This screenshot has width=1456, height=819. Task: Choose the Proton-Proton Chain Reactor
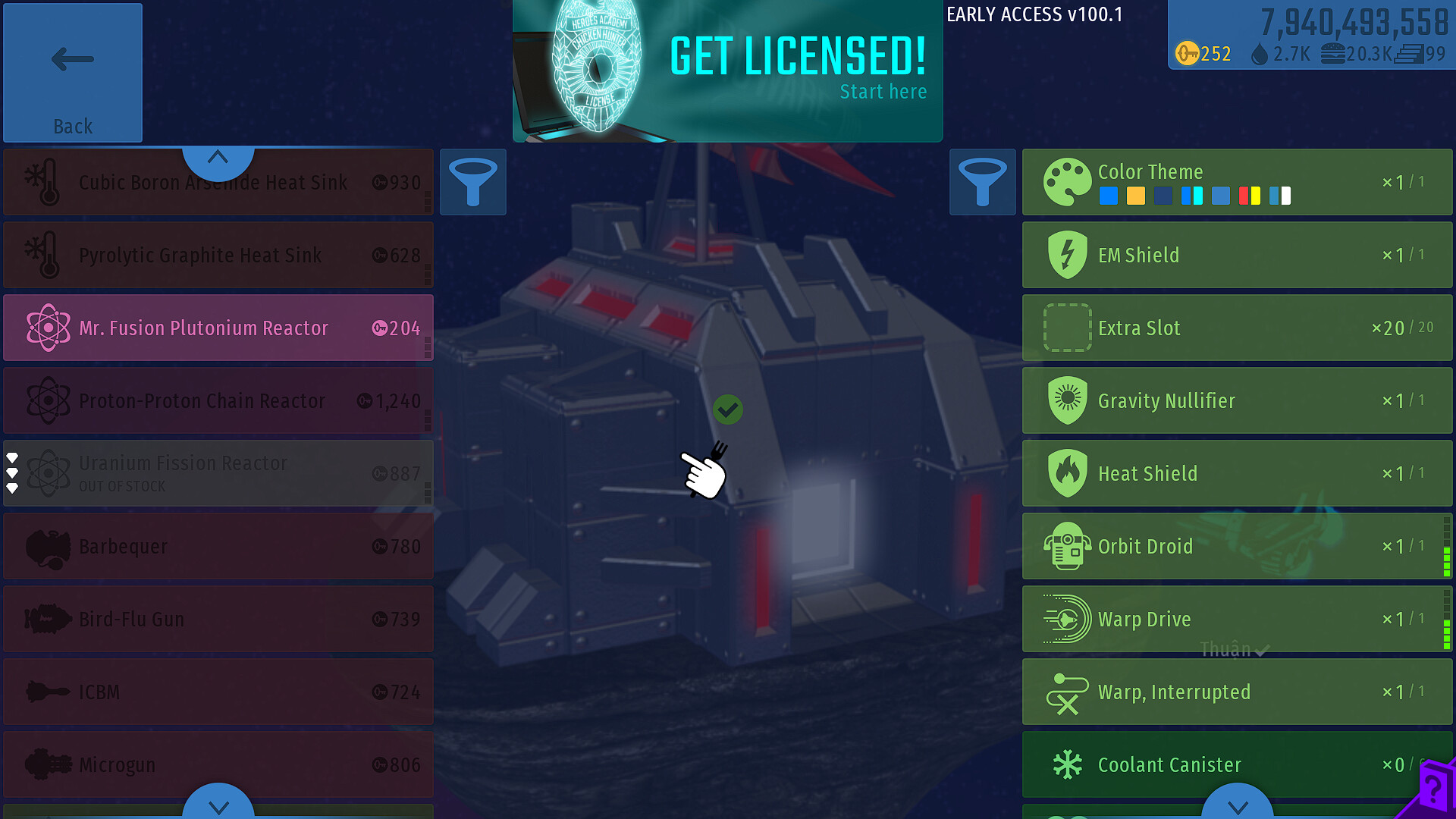tap(218, 400)
